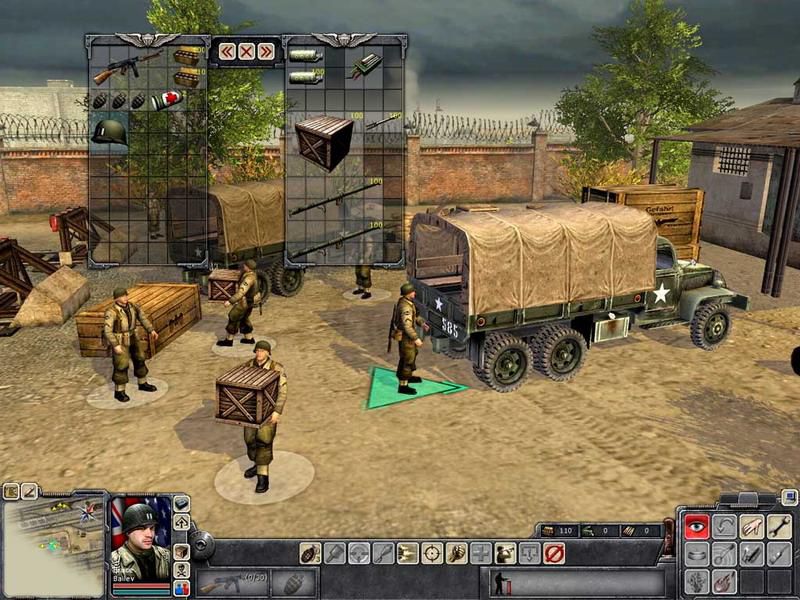Use the open hand action

(x=751, y=527)
